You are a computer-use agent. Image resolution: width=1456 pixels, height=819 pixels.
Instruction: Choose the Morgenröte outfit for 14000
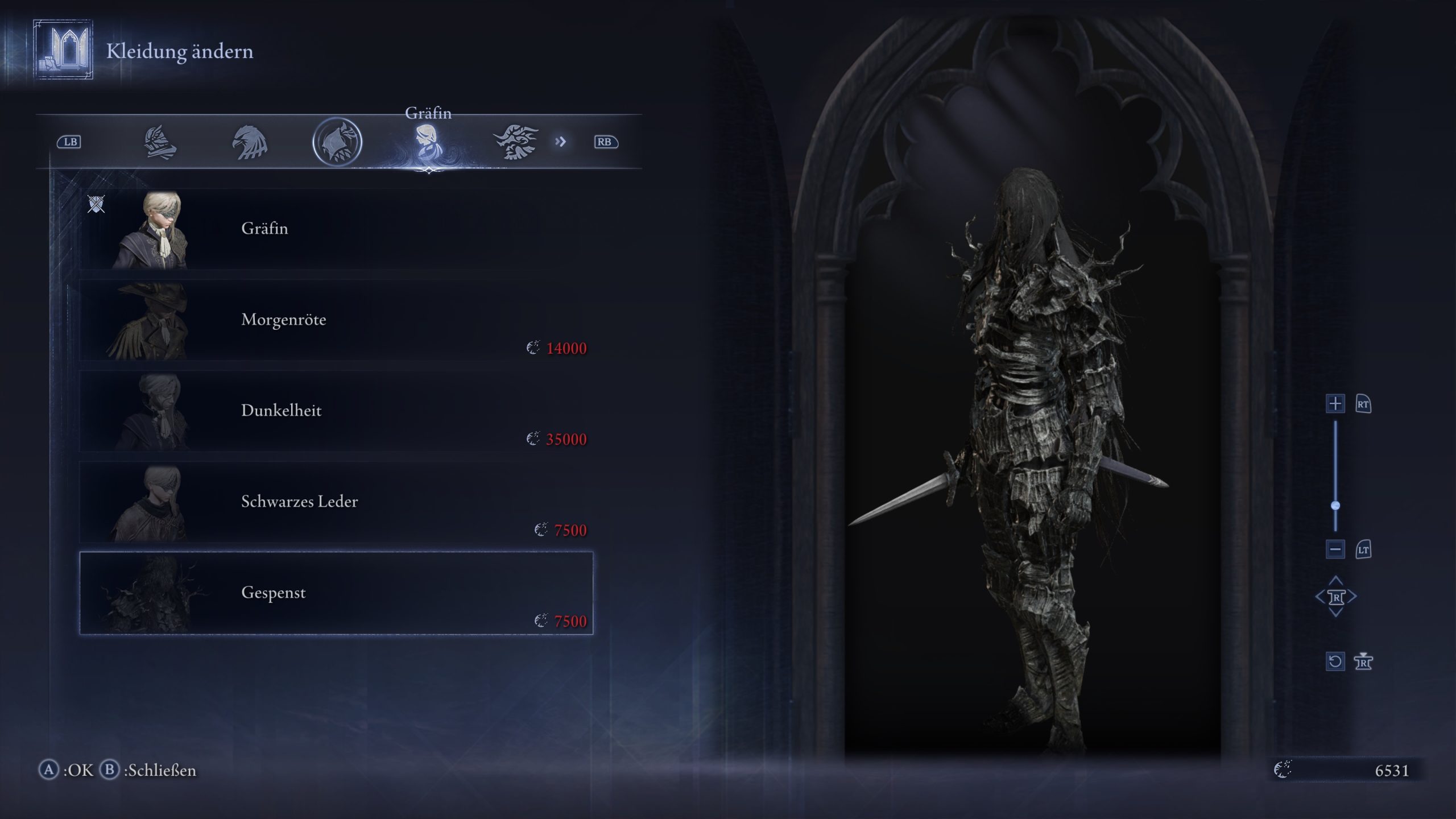coord(336,320)
